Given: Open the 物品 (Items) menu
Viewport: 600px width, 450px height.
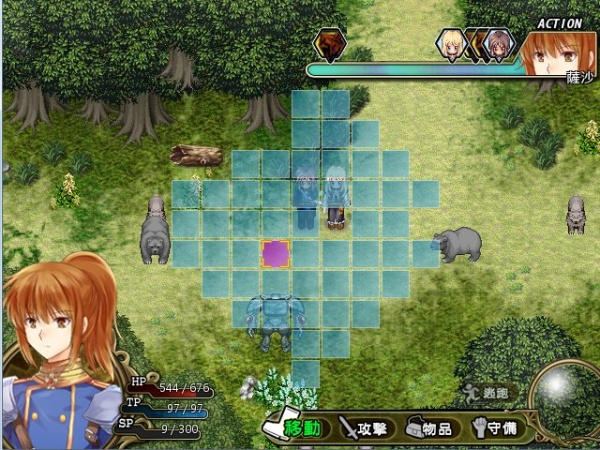Looking at the screenshot, I should (x=429, y=428).
